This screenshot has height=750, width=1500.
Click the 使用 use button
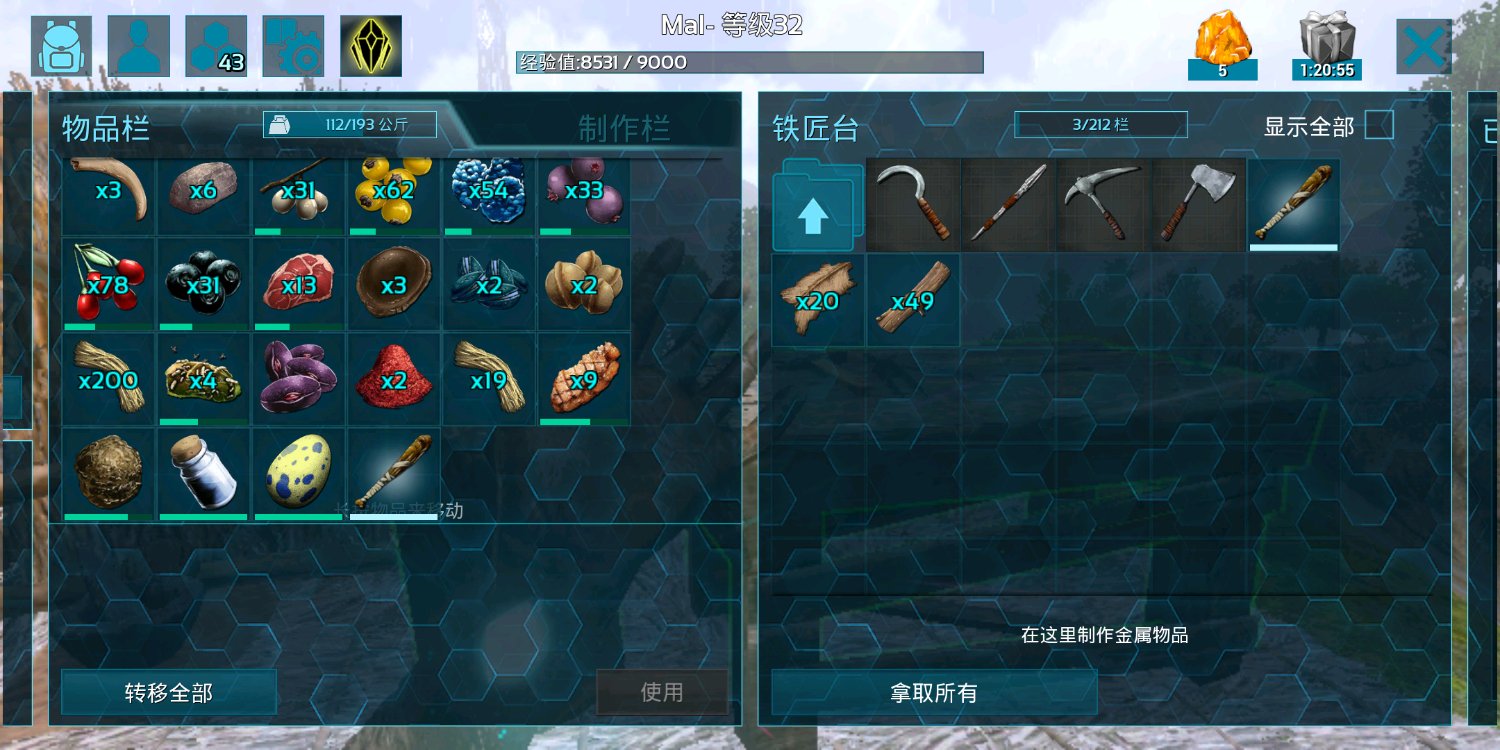[662, 692]
